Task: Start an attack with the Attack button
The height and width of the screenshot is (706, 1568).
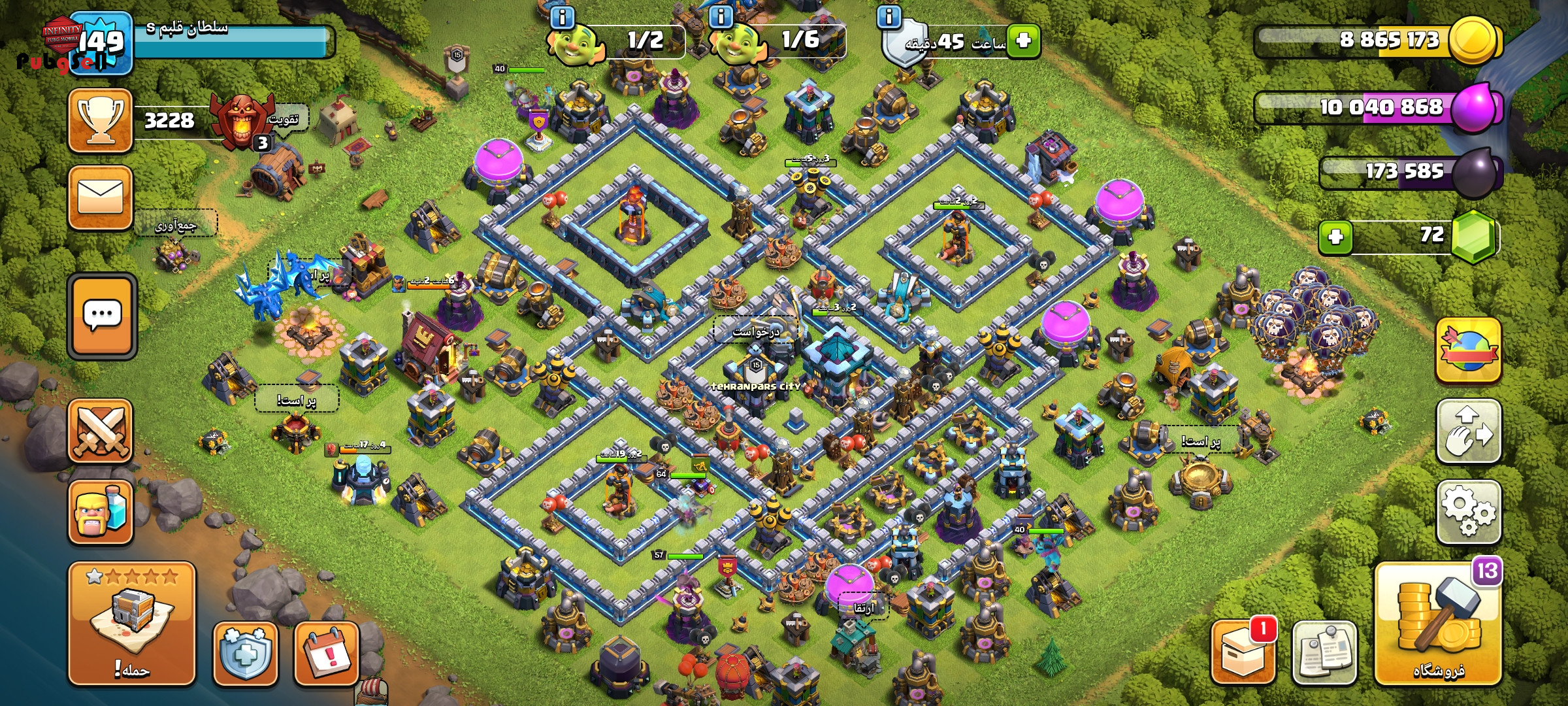Action: (x=132, y=624)
